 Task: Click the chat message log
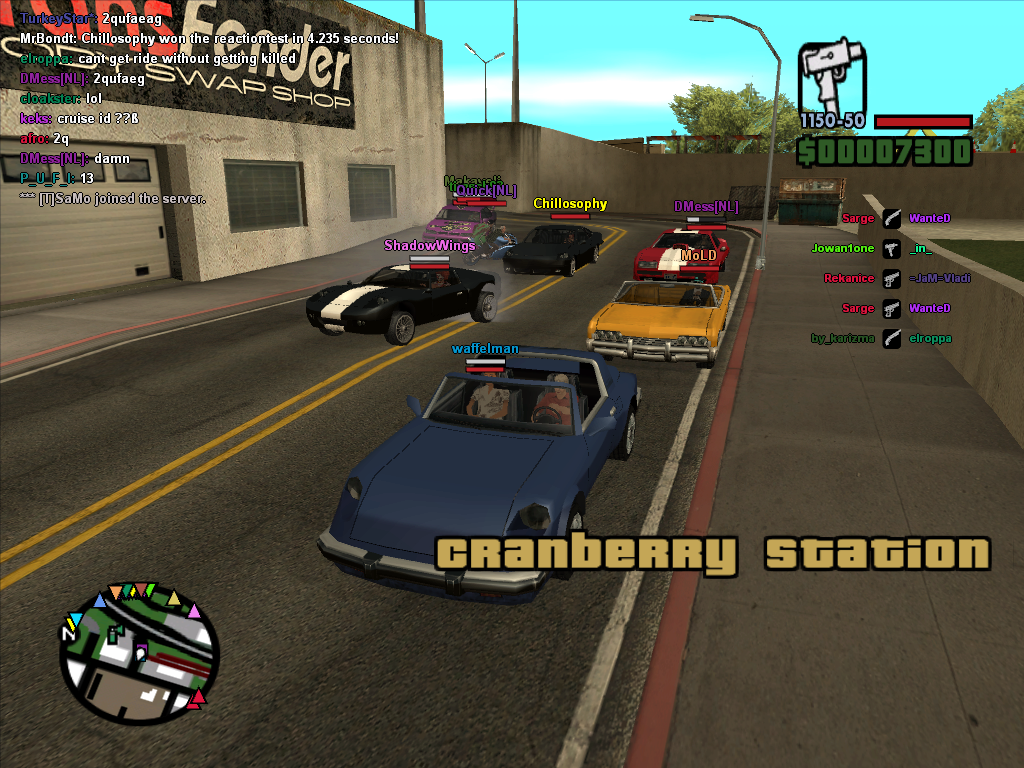pos(208,108)
